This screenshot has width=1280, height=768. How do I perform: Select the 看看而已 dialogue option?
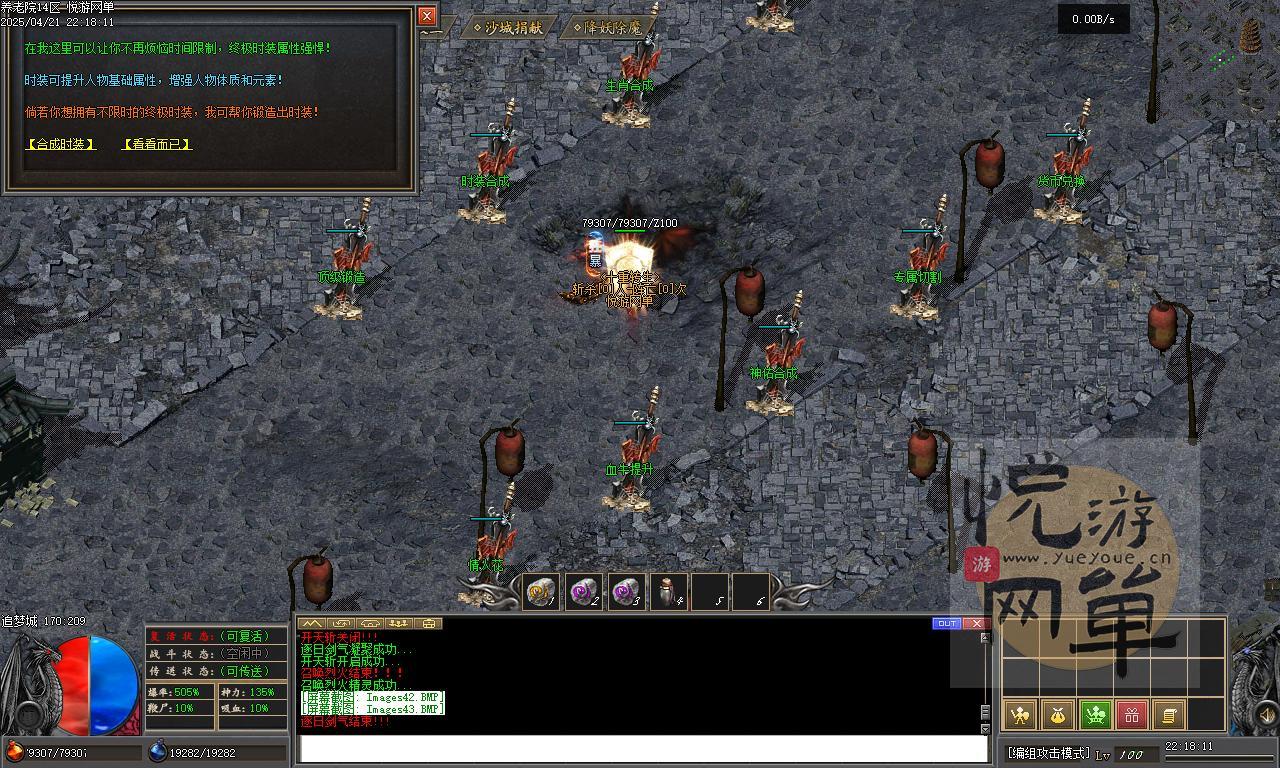click(x=156, y=144)
